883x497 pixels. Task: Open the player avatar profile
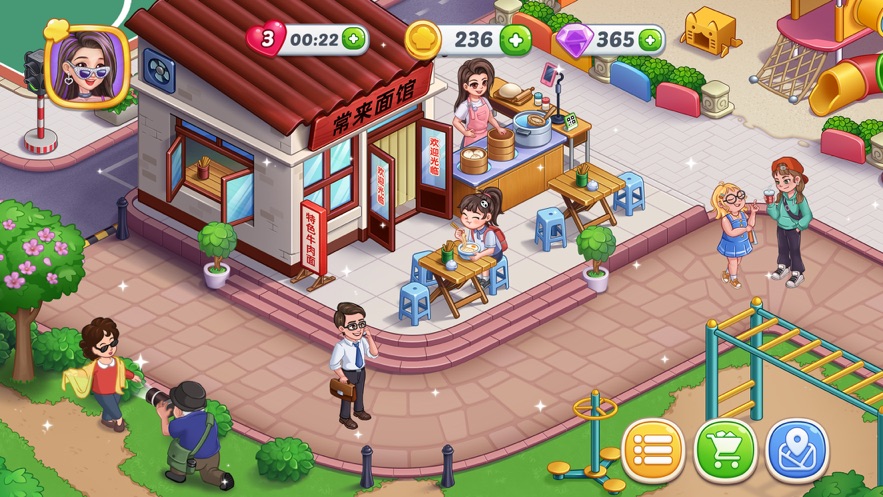tap(87, 64)
